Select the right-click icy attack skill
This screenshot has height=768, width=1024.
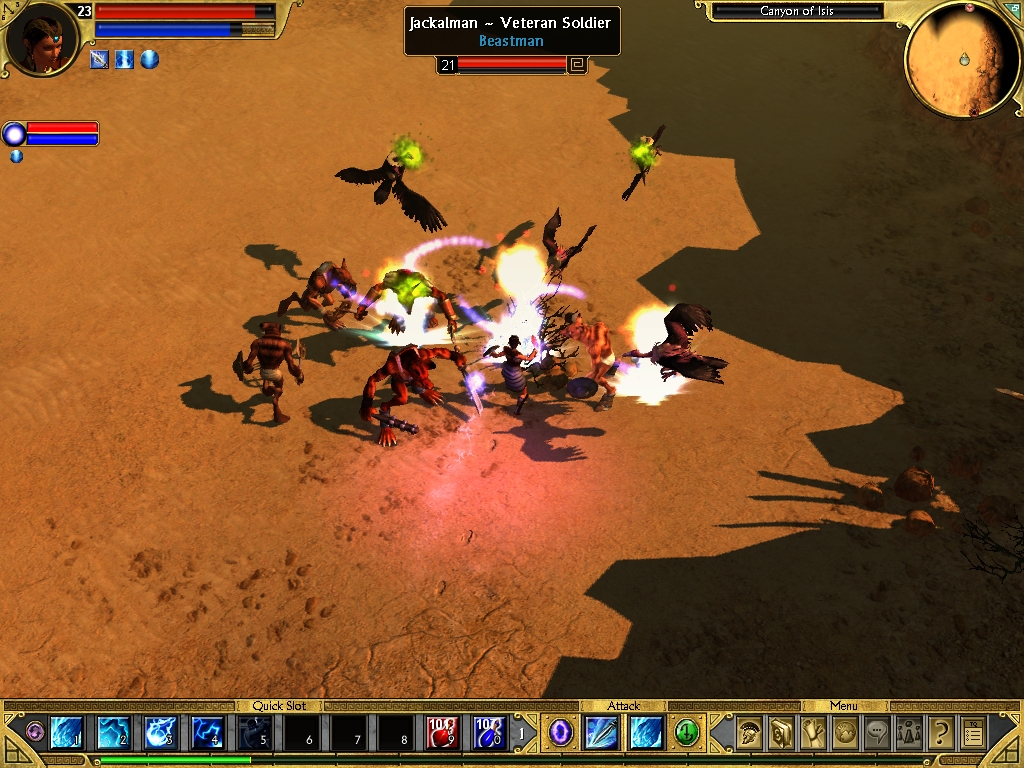646,733
